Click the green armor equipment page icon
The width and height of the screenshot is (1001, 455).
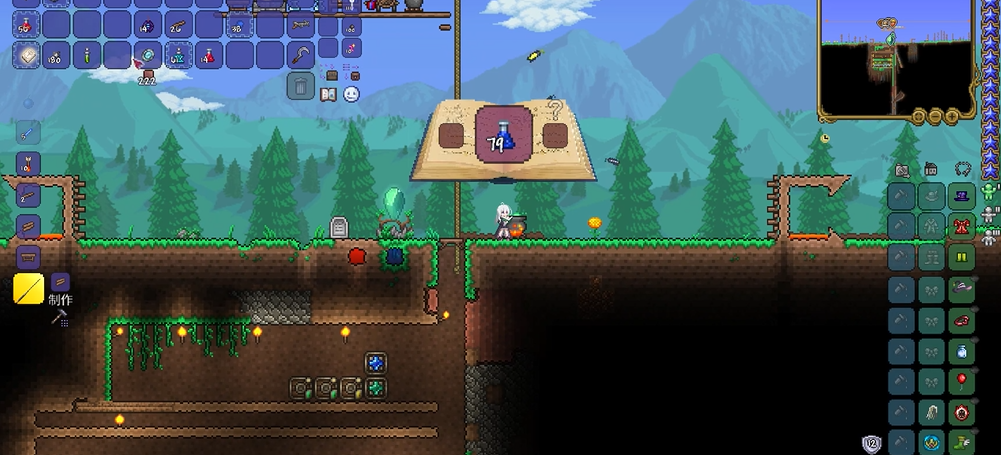[990, 191]
